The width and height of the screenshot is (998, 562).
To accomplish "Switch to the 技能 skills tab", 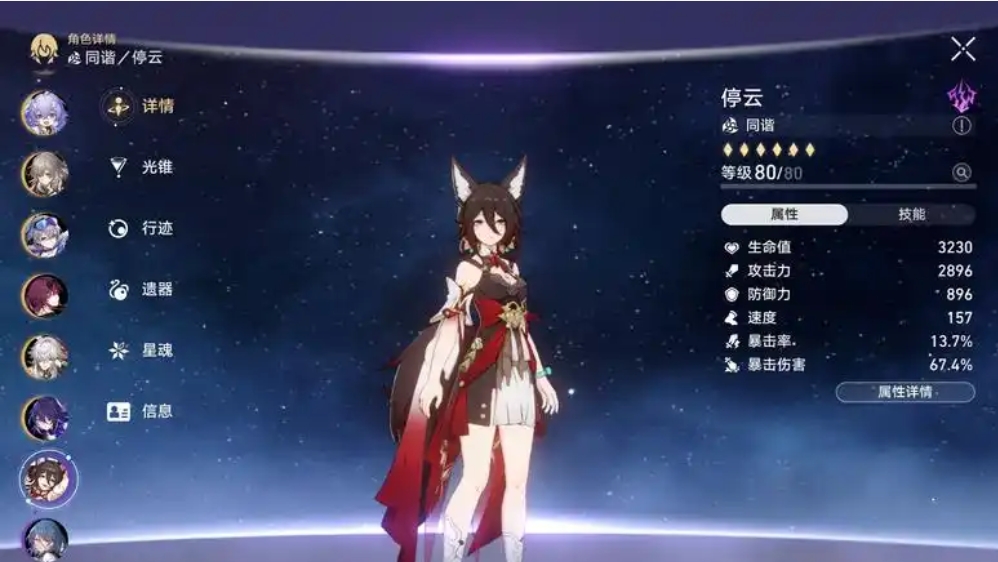I will [911, 215].
